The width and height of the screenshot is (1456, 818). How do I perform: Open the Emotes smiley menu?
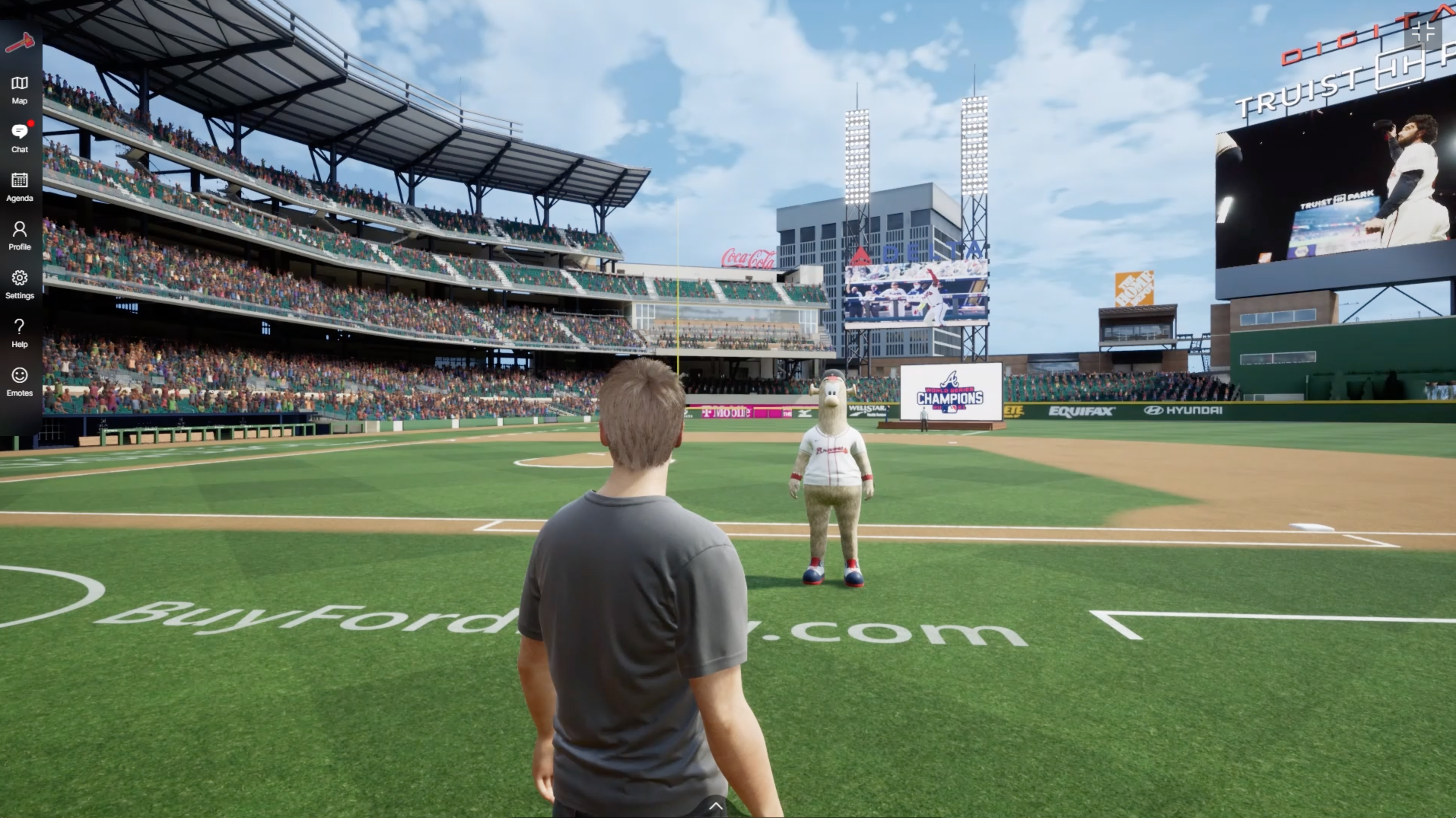pos(20,381)
